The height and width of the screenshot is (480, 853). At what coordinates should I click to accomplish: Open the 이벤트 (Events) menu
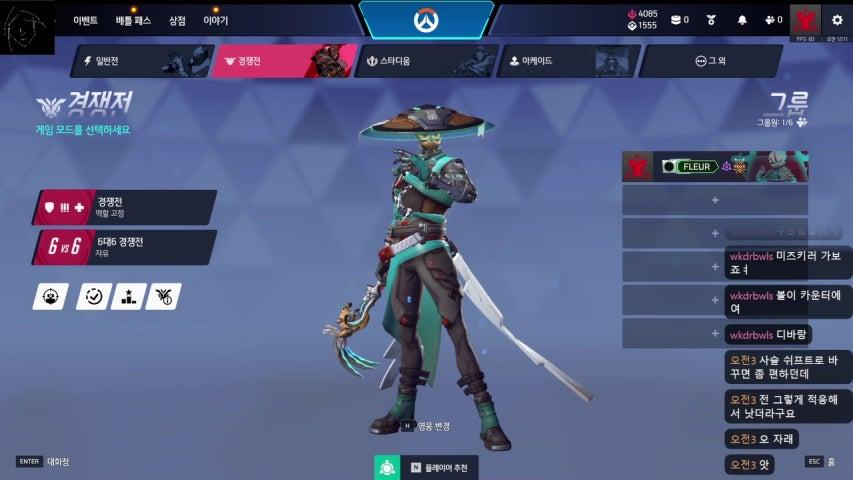[85, 20]
